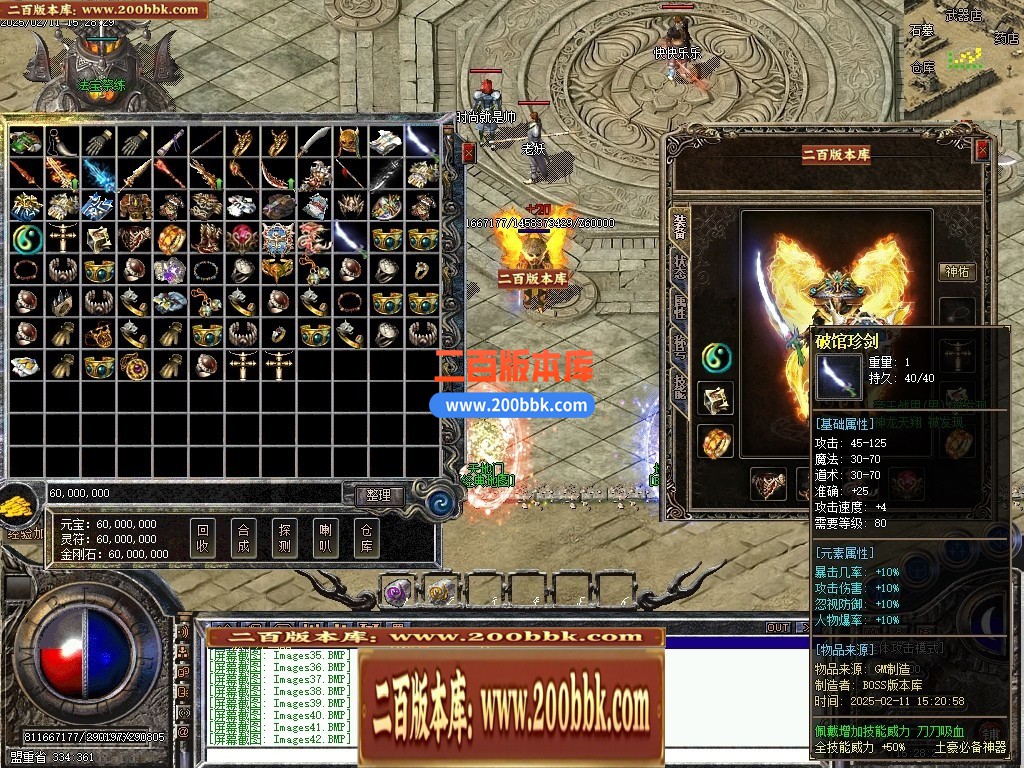Switch to the 属性 attributes tab
The image size is (1024, 768).
(x=680, y=307)
